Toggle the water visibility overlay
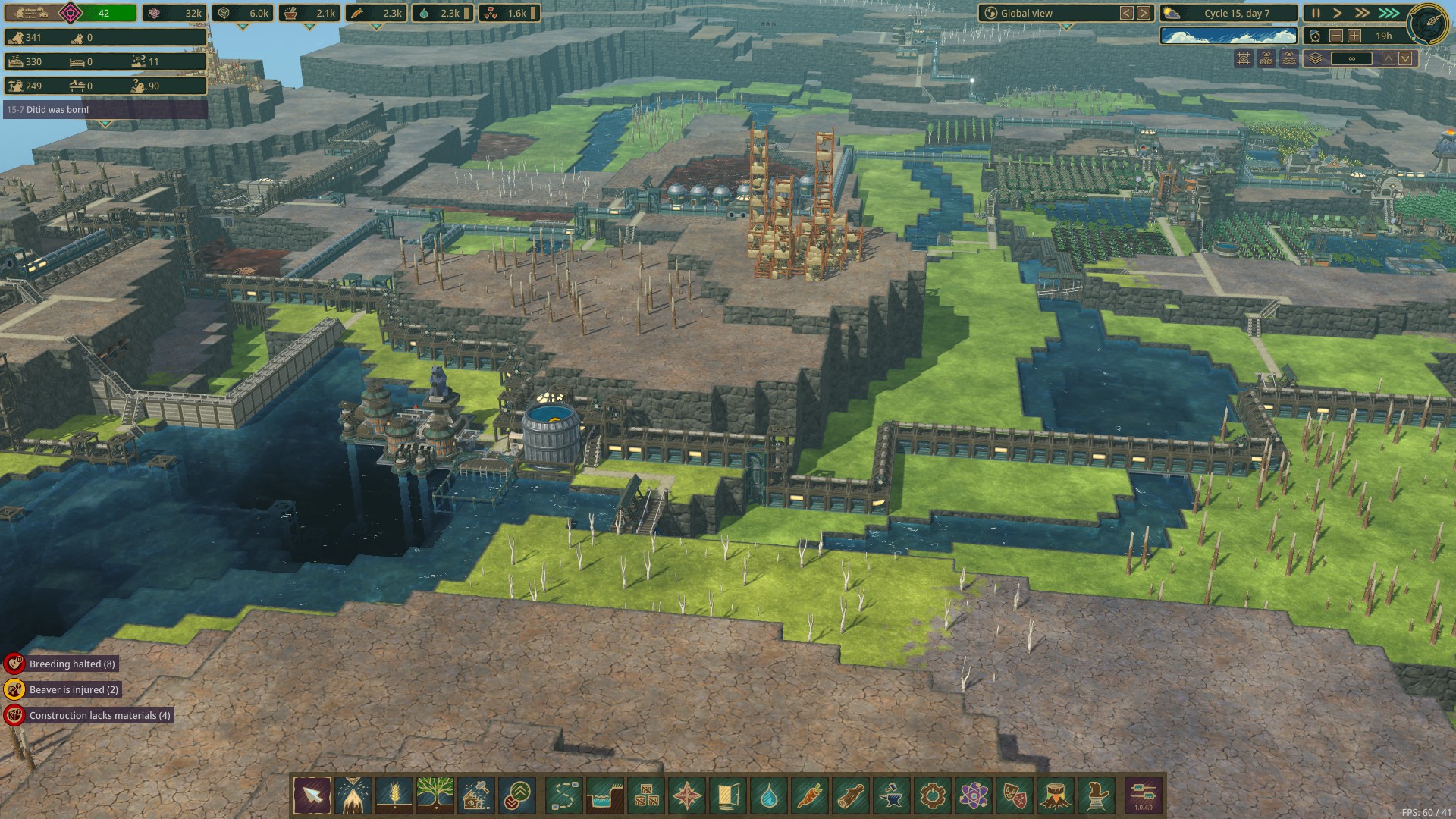The height and width of the screenshot is (819, 1456). (x=1289, y=58)
